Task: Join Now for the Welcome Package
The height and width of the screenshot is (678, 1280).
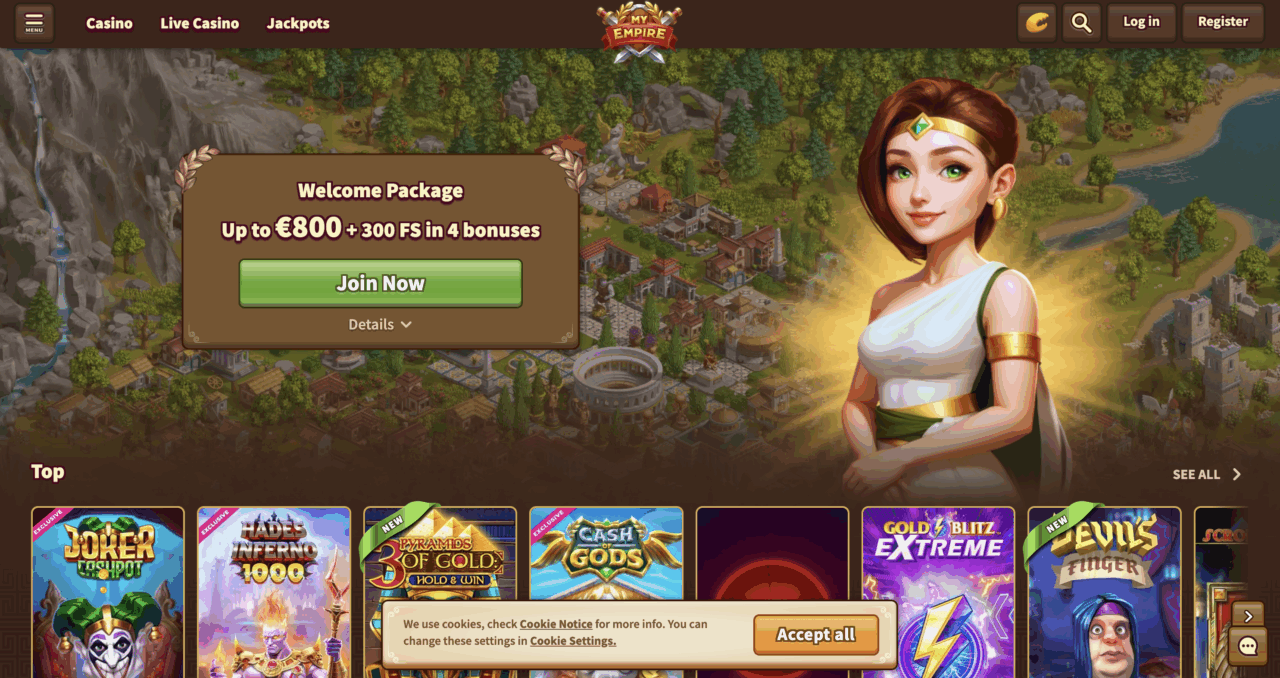Action: point(380,283)
